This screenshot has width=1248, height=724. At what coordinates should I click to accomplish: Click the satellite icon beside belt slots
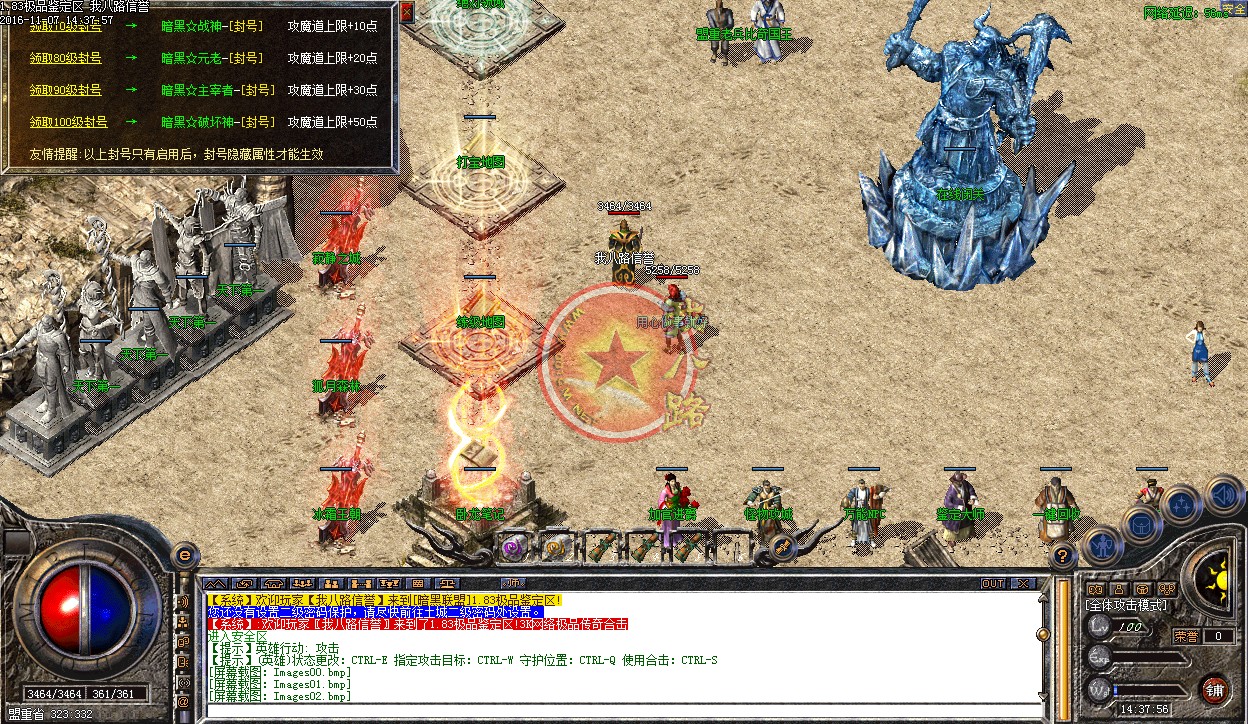click(782, 546)
